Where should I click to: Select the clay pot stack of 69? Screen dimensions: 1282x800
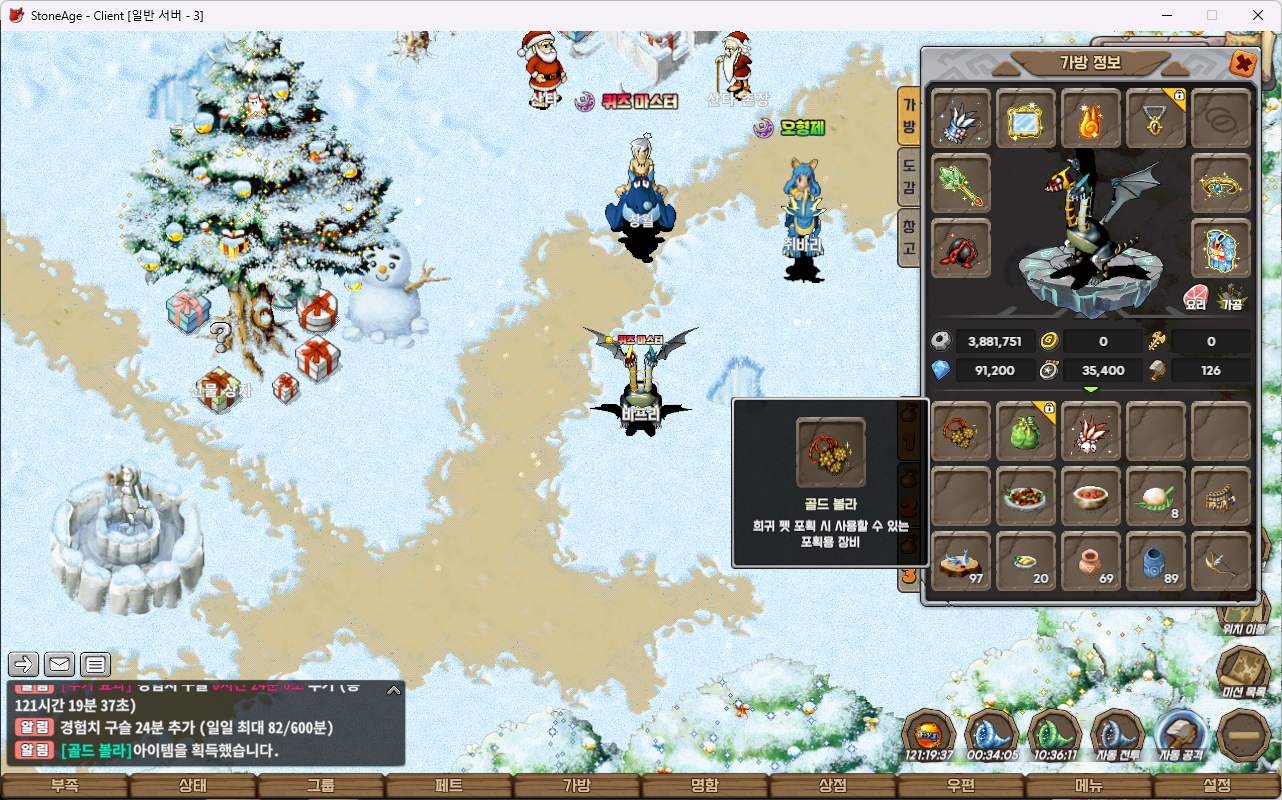1091,561
